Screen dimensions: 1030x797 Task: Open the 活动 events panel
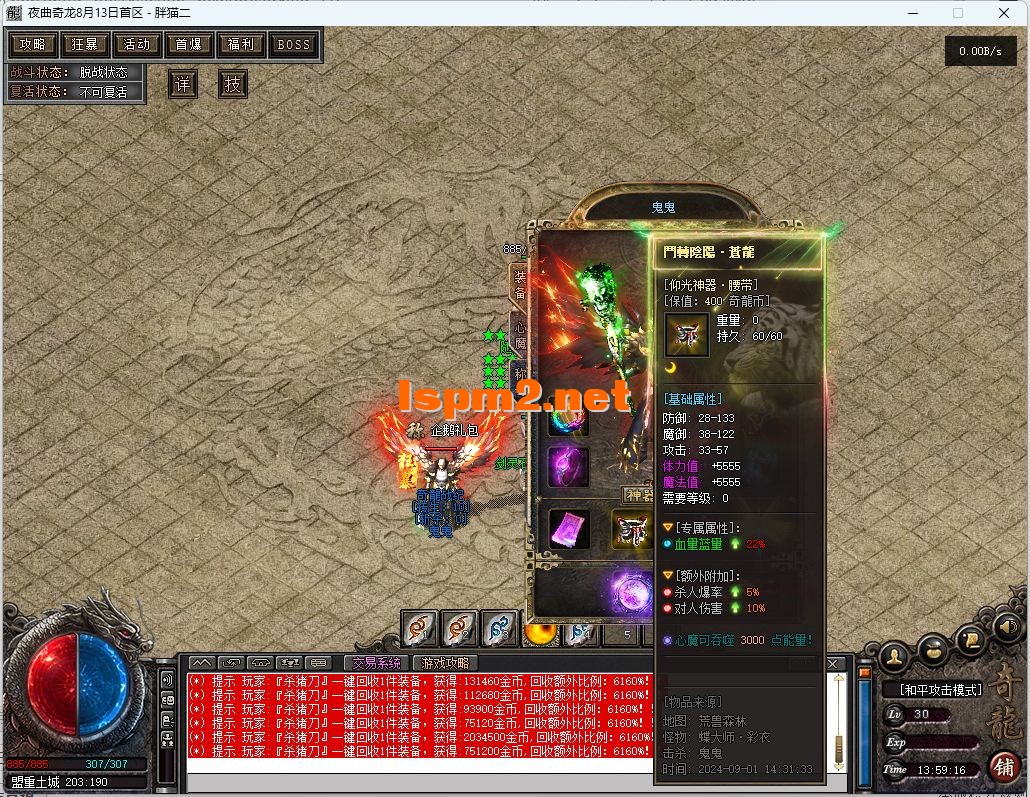pyautogui.click(x=137, y=44)
